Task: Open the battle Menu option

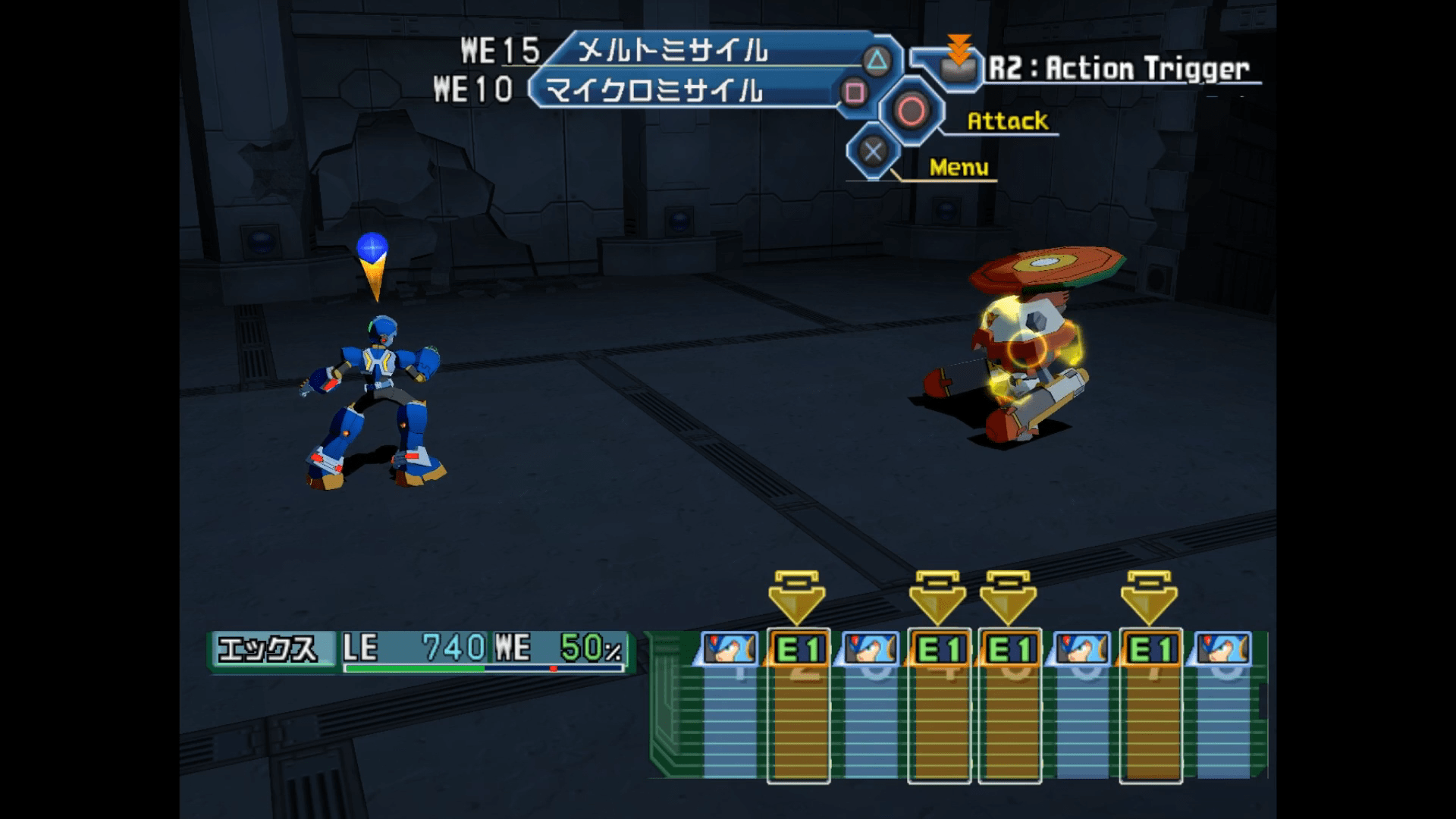Action: [x=959, y=168]
